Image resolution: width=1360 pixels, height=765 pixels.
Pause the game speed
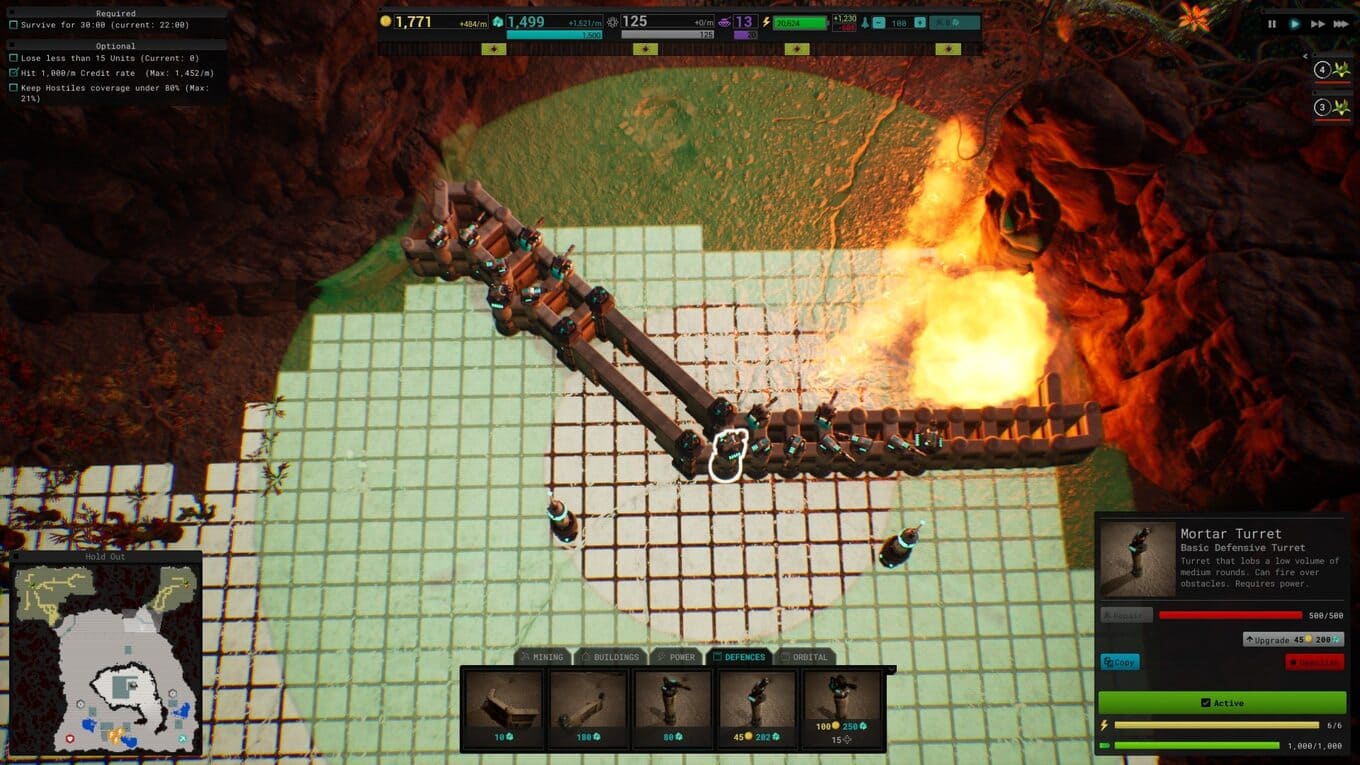(1272, 24)
